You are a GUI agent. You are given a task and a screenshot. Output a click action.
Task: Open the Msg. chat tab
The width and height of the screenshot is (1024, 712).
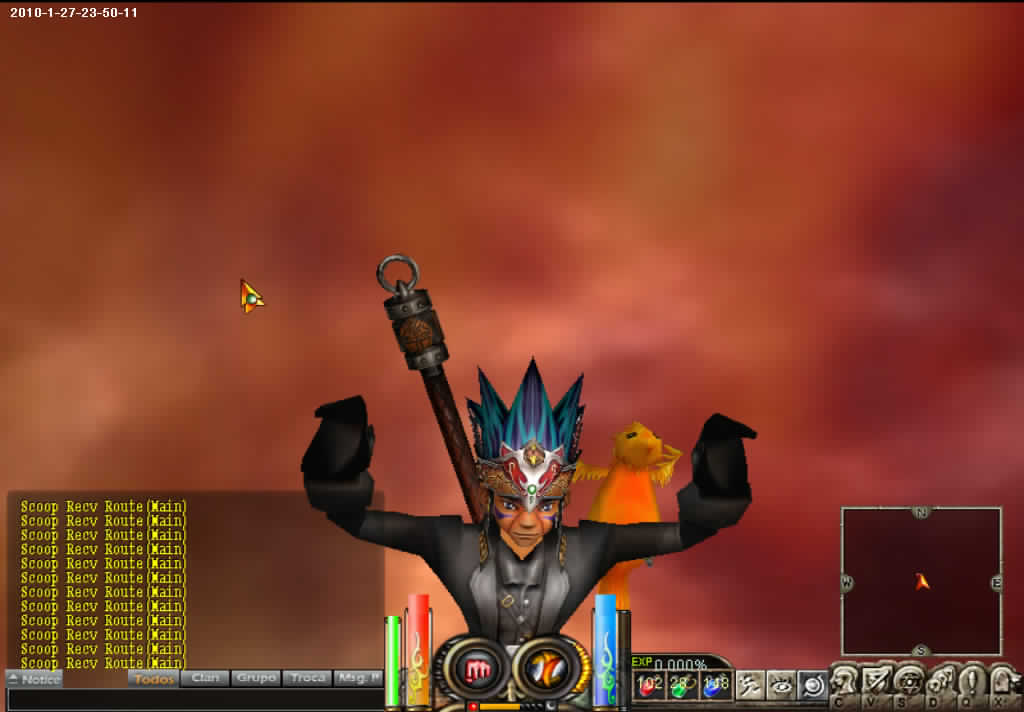(358, 678)
